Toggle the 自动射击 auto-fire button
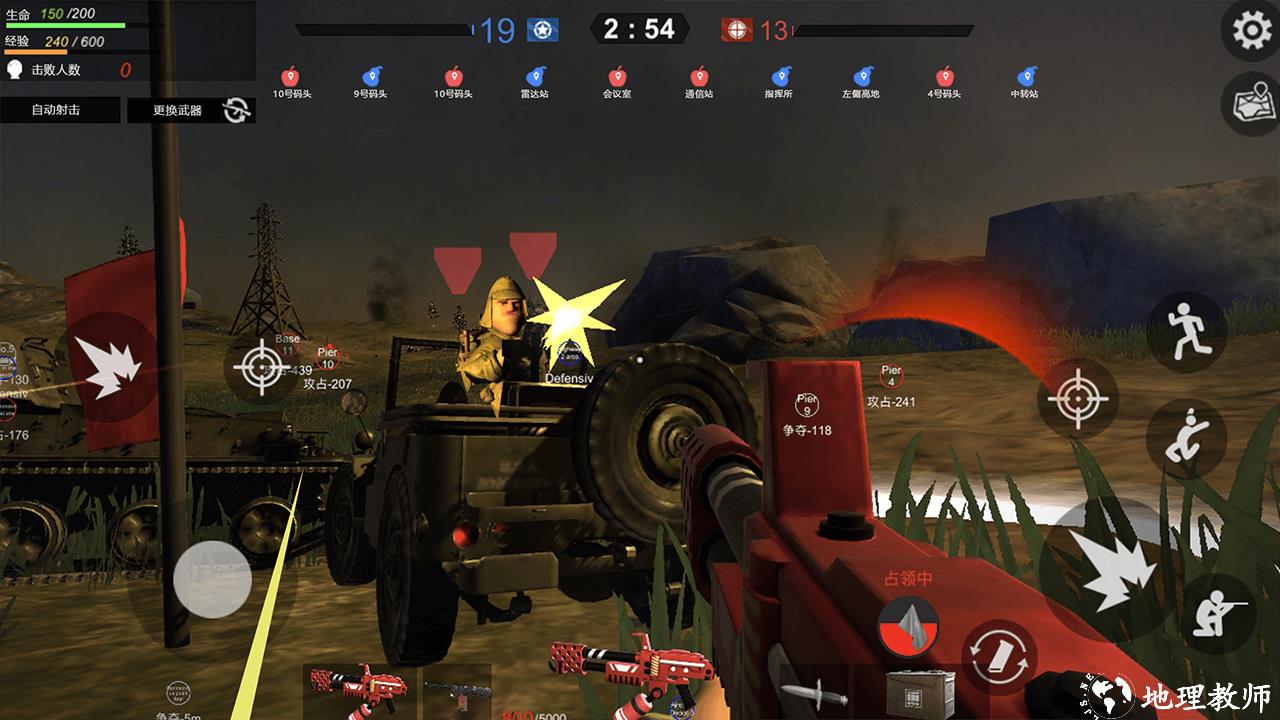Viewport: 1280px width, 720px height. click(59, 110)
